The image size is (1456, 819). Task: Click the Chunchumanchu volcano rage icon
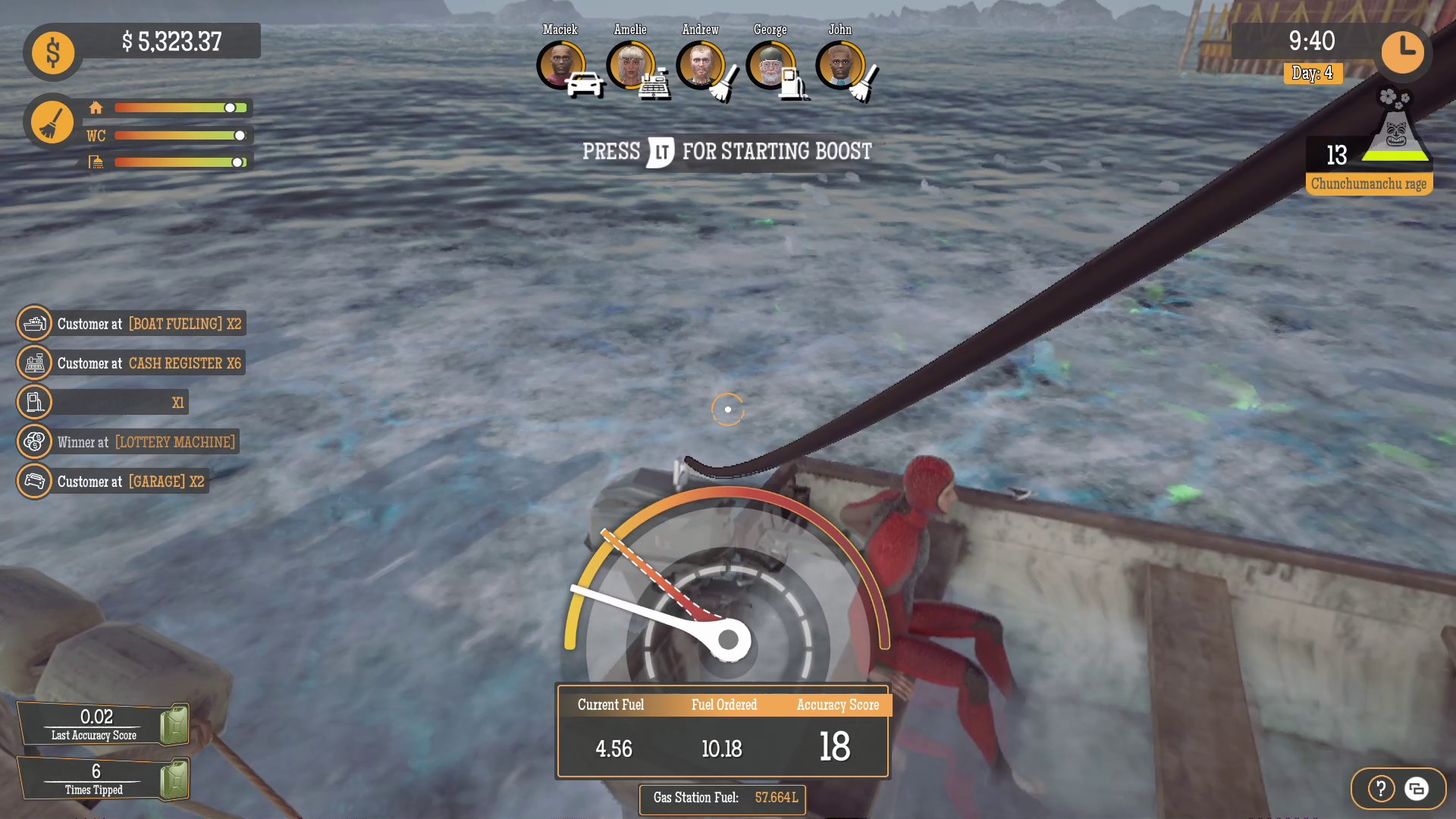tap(1395, 136)
